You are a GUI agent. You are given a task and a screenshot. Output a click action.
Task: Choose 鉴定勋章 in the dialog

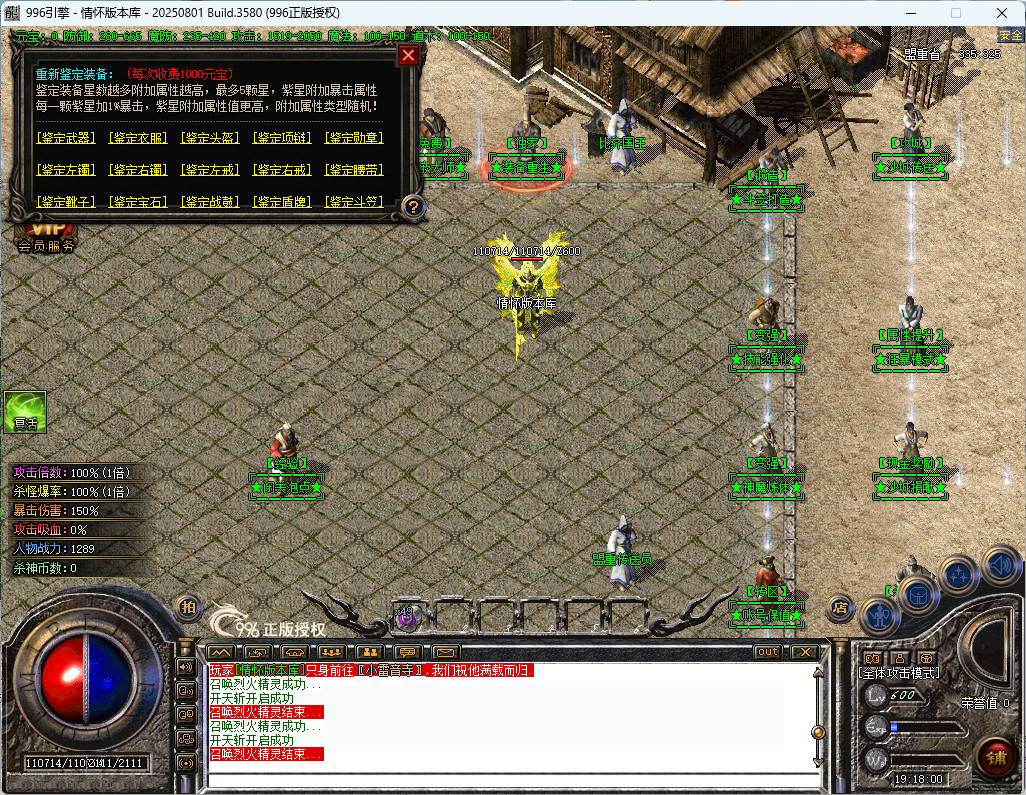pyautogui.click(x=354, y=138)
